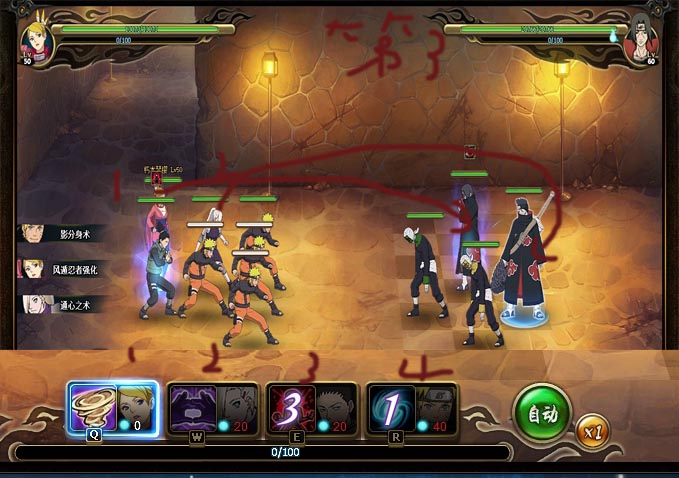Viewport: 679px width, 478px height.
Task: Activate the tornado skill in slot Q
Action: click(92, 408)
